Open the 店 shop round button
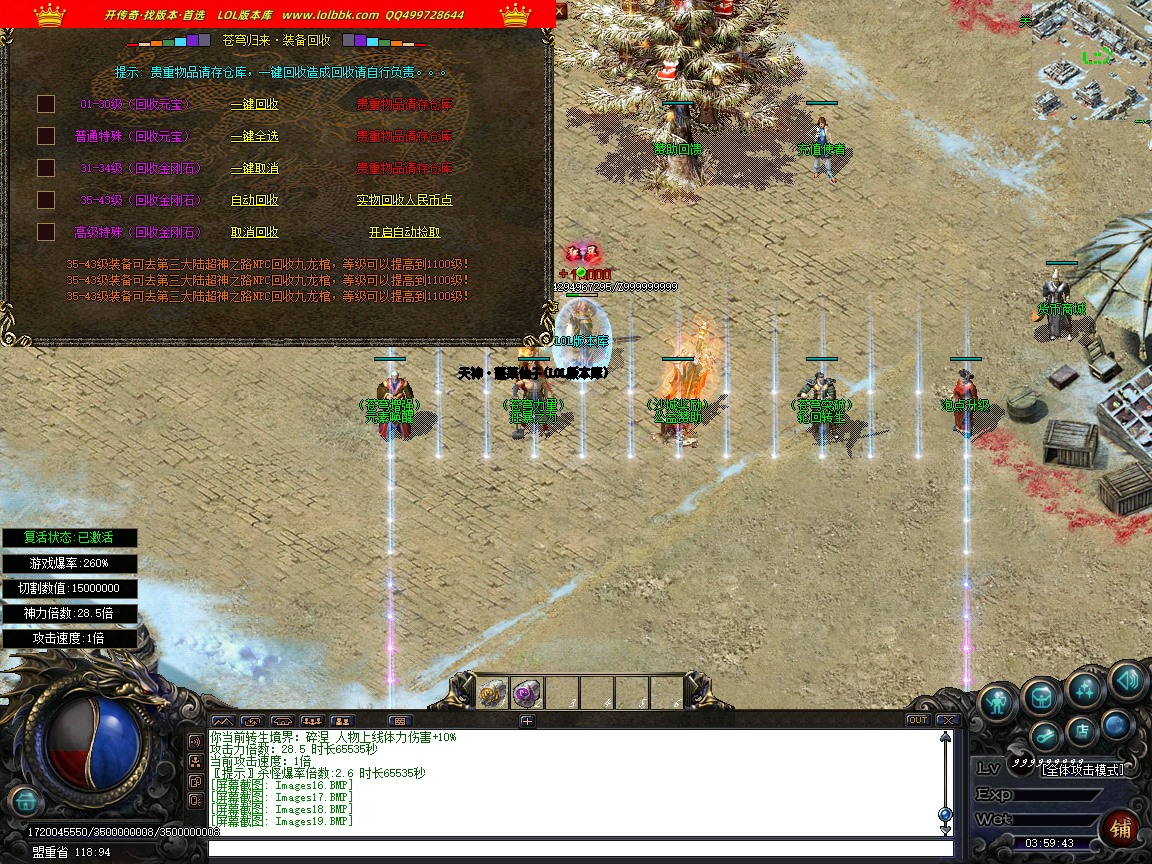 1081,731
